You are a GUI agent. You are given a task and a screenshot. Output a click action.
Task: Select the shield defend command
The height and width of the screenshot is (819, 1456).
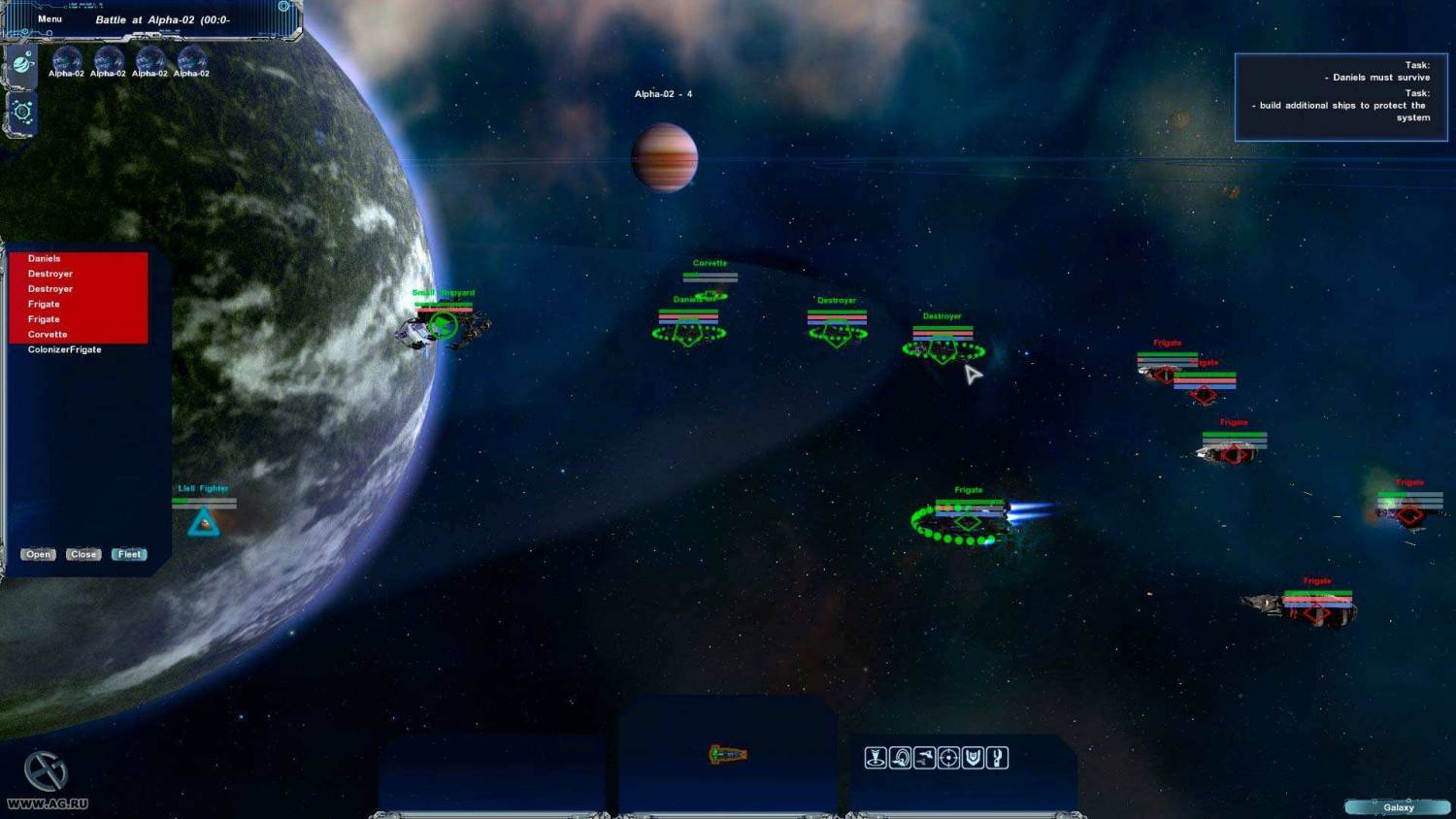[x=973, y=758]
